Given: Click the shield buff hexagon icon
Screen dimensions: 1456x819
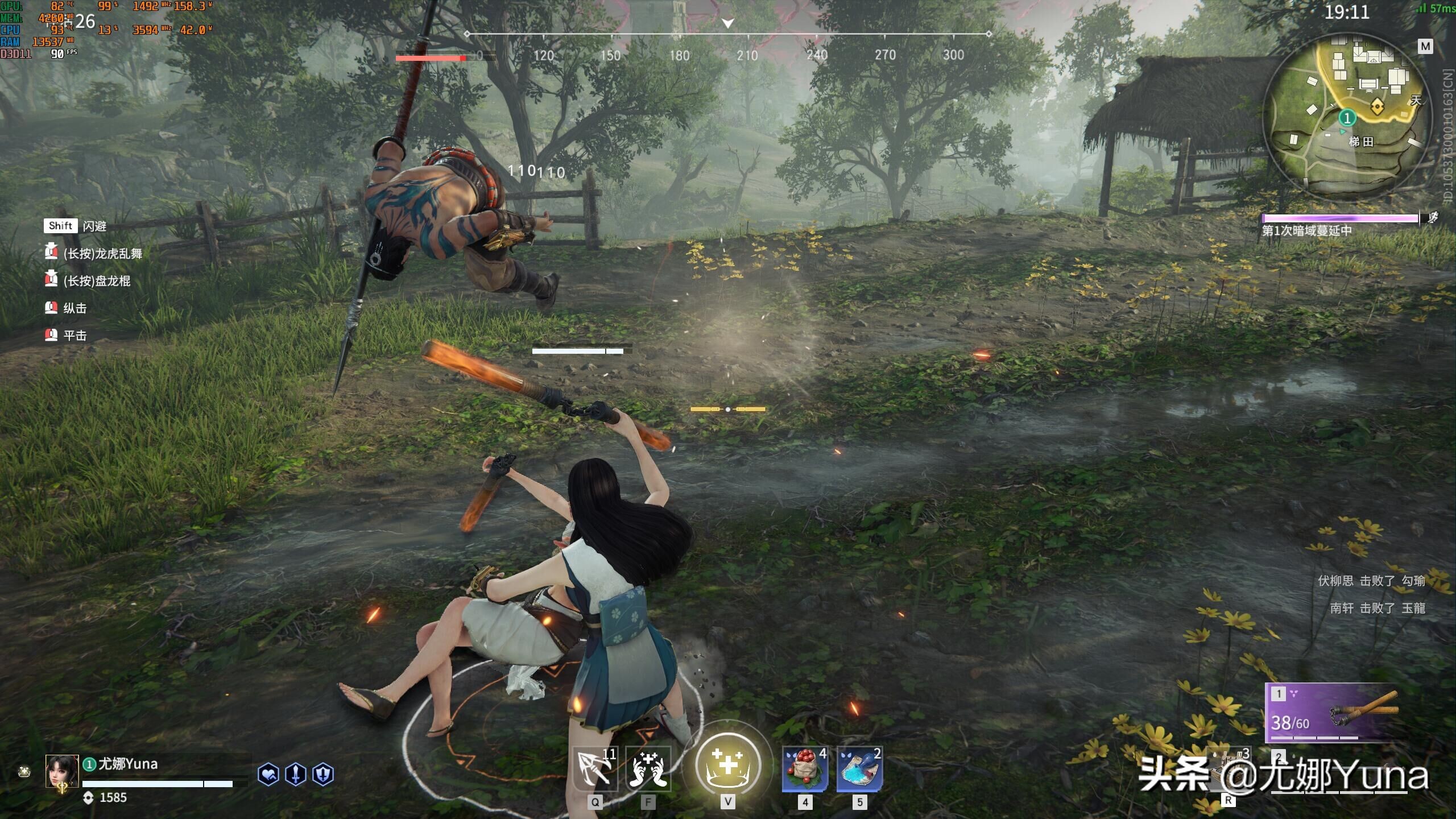Looking at the screenshot, I should [x=323, y=775].
